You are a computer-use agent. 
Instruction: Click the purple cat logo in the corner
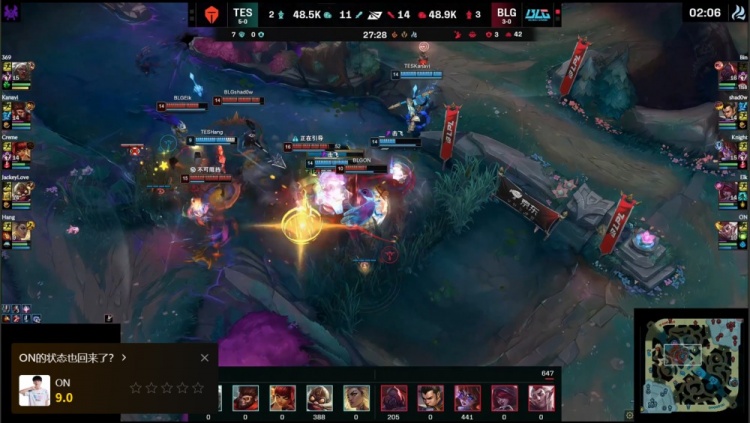pyautogui.click(x=13, y=13)
